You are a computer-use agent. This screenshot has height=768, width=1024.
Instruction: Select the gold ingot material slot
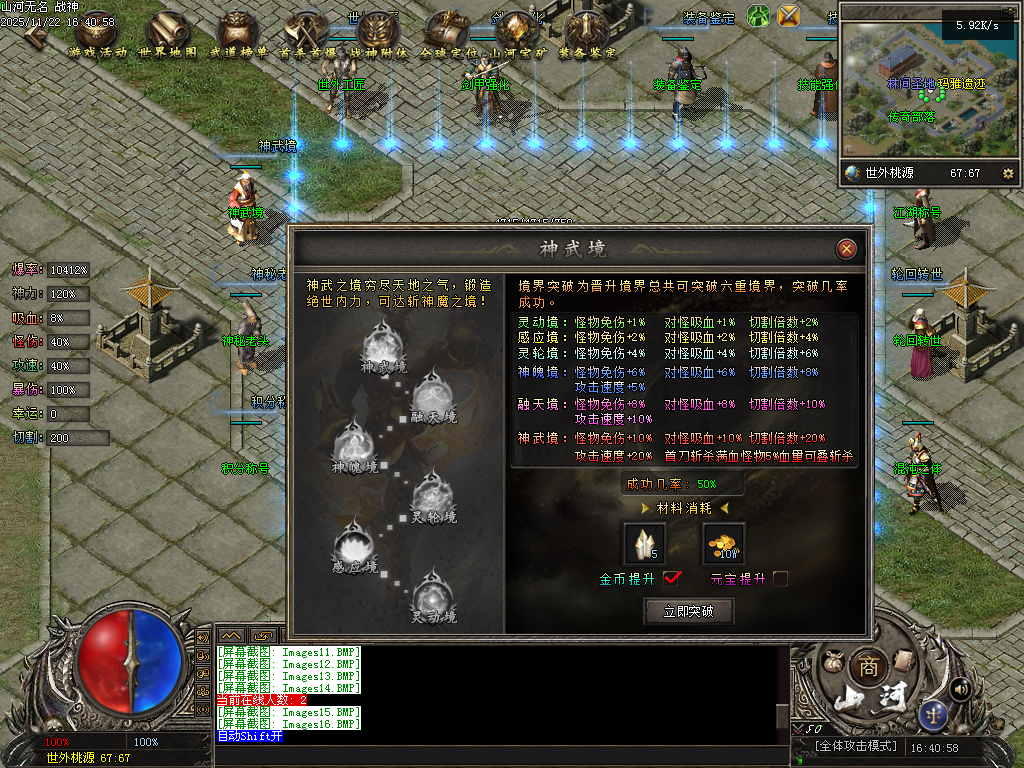tap(723, 543)
